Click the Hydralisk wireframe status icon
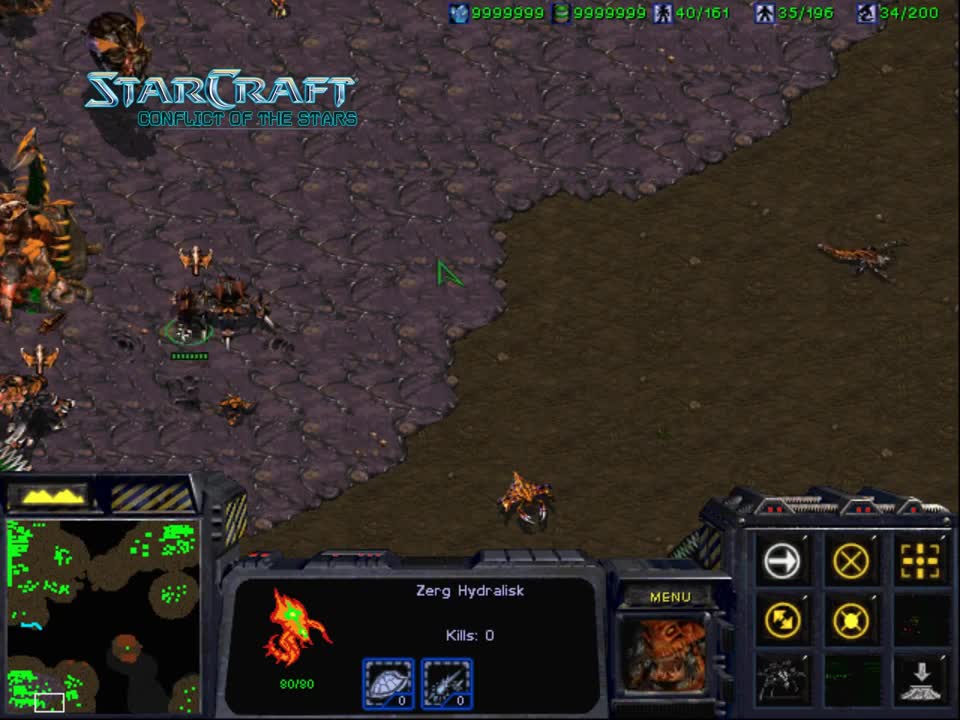Viewport: 960px width, 720px height. [x=297, y=628]
